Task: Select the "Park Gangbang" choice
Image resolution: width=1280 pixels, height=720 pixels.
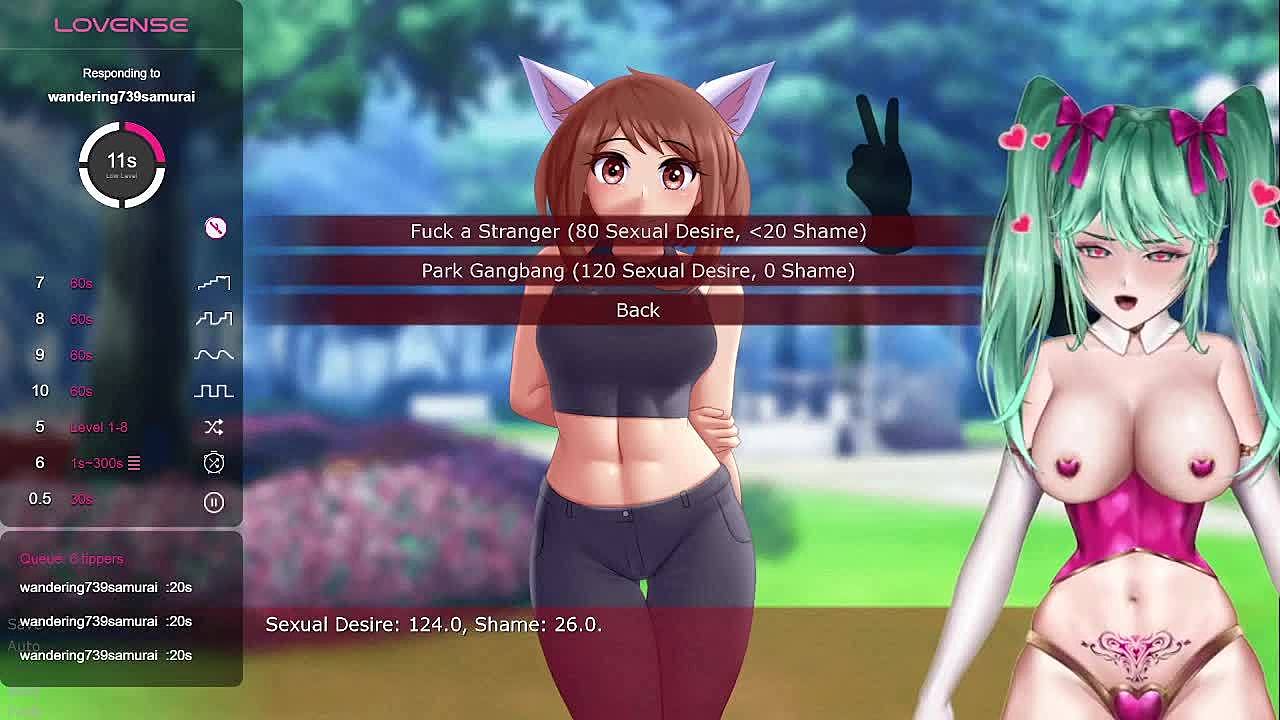Action: coord(638,271)
